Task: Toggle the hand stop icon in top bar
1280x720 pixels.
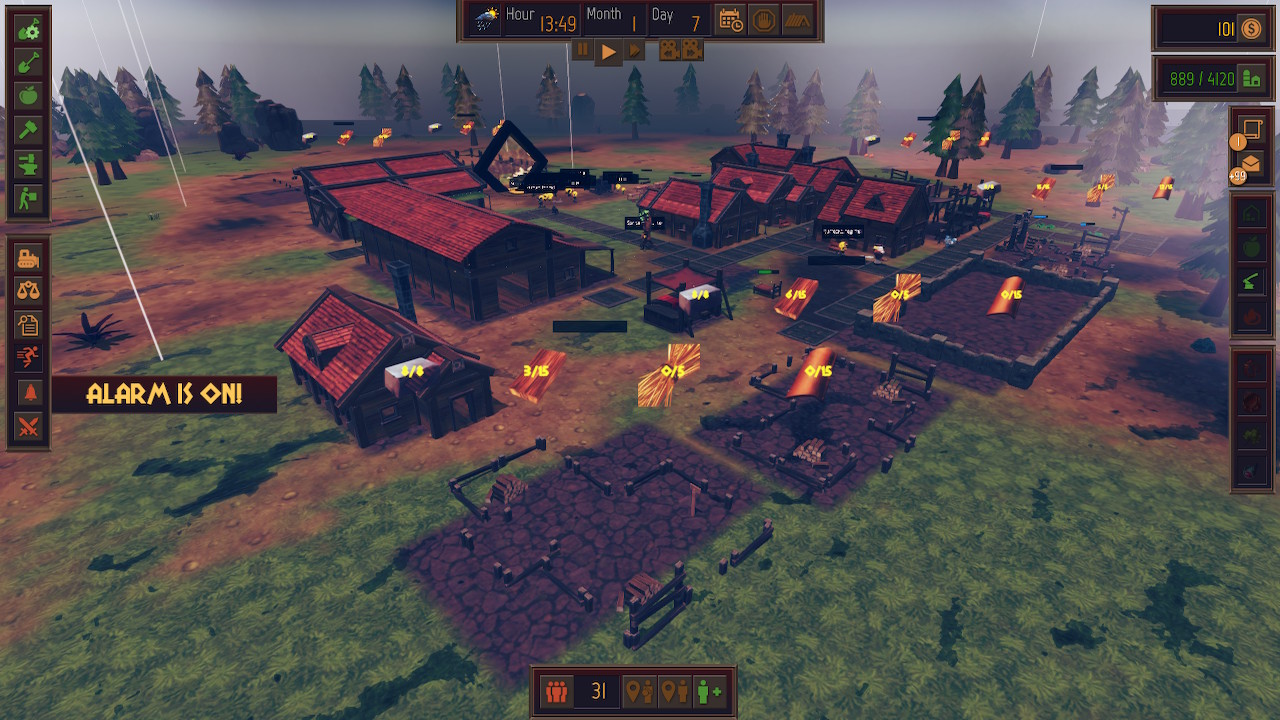Action: coord(763,18)
